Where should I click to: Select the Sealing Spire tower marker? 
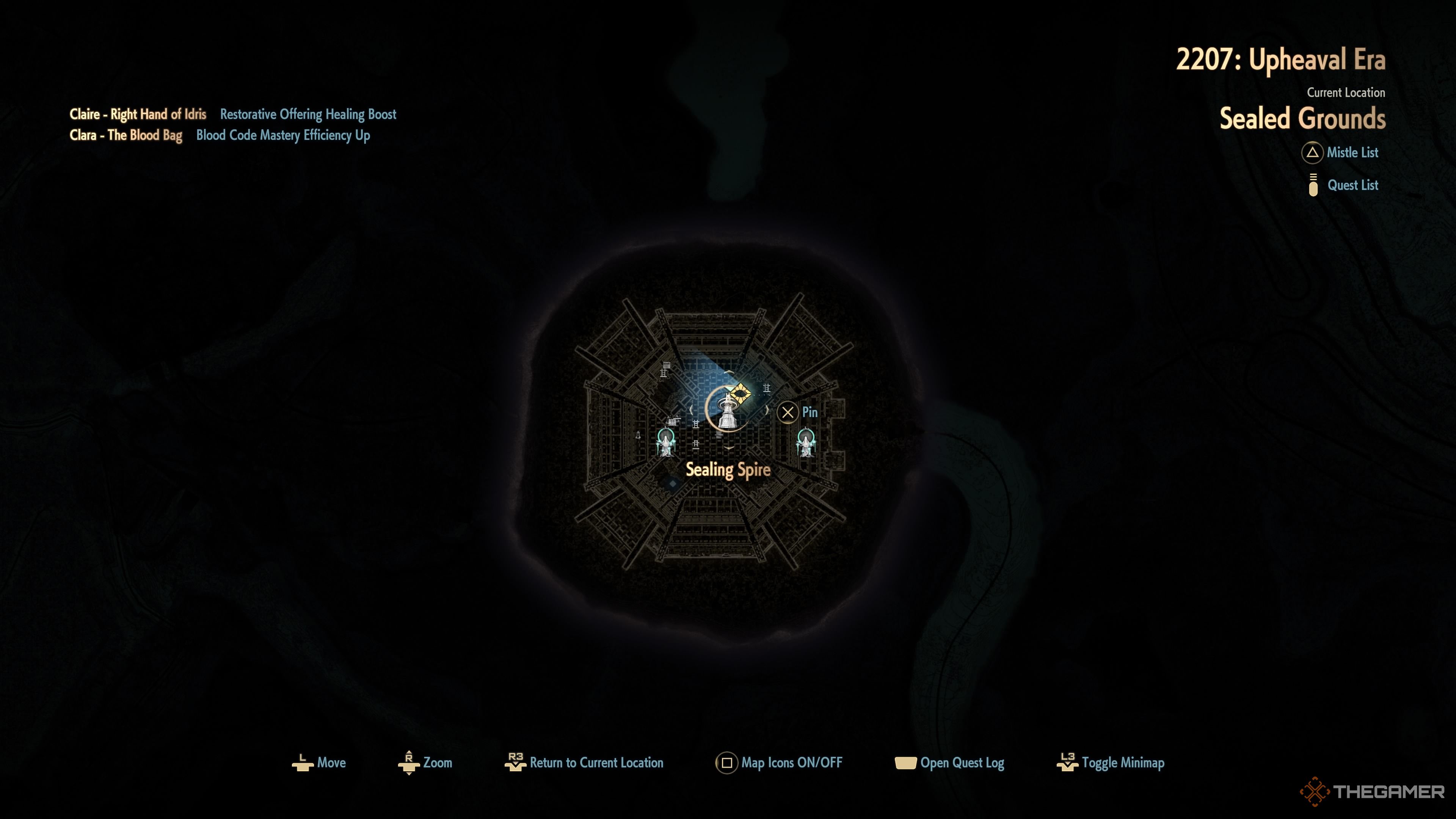pos(728,411)
